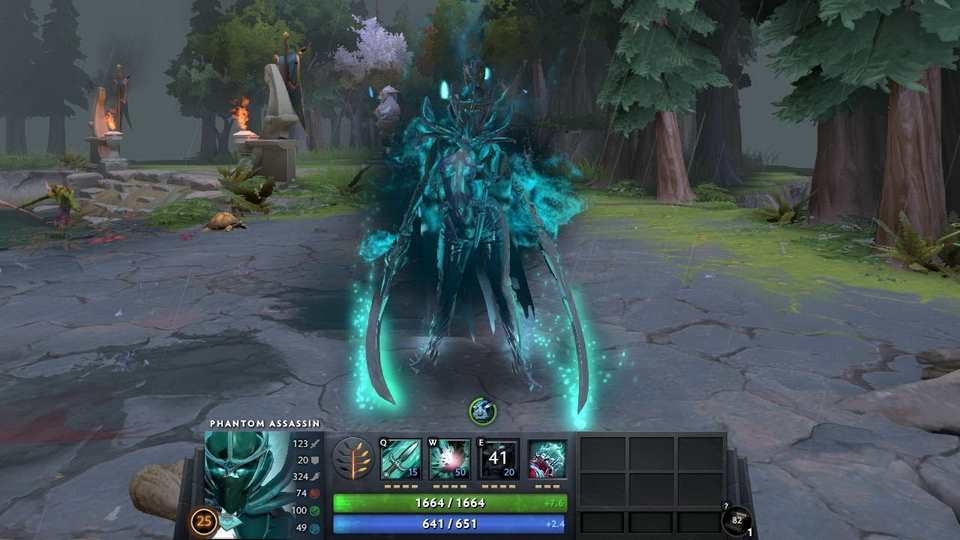Activate the Phantom Strike ability
Image resolution: width=960 pixels, height=540 pixels.
[x=449, y=458]
